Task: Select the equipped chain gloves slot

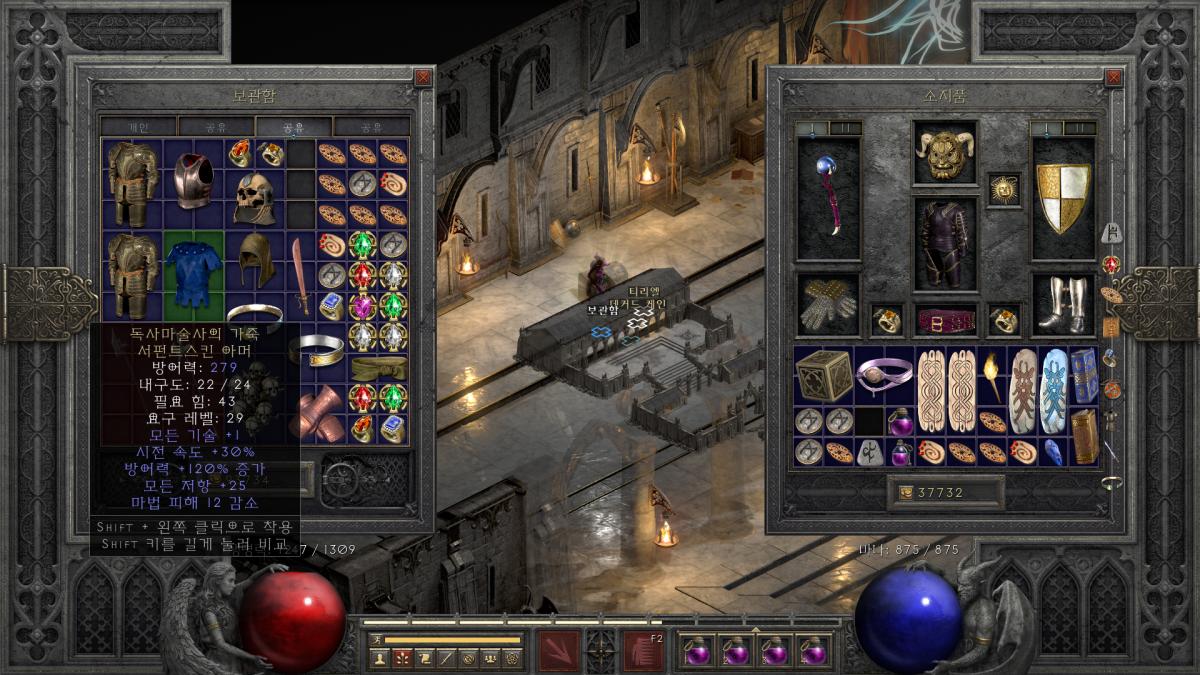Action: tap(828, 305)
